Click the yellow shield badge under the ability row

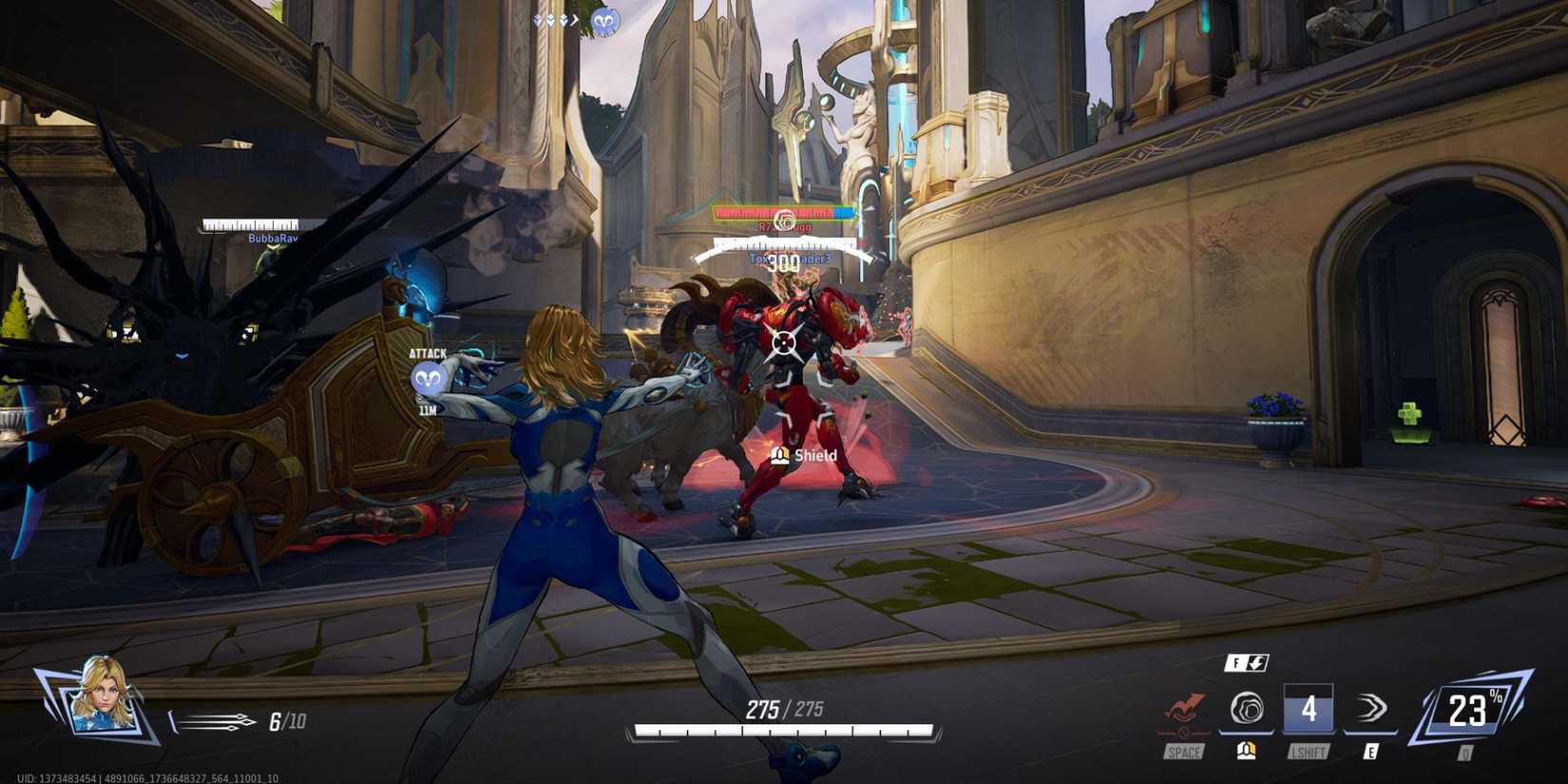[x=1246, y=751]
